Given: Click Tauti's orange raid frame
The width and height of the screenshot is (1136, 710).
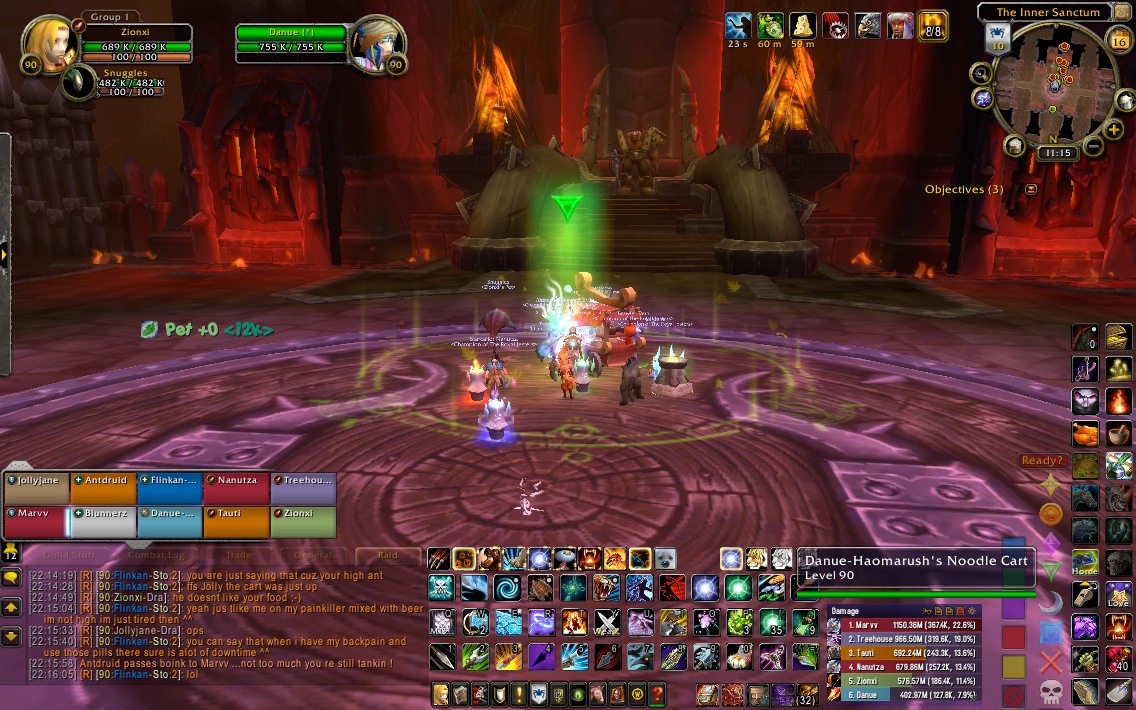Looking at the screenshot, I should [x=236, y=522].
